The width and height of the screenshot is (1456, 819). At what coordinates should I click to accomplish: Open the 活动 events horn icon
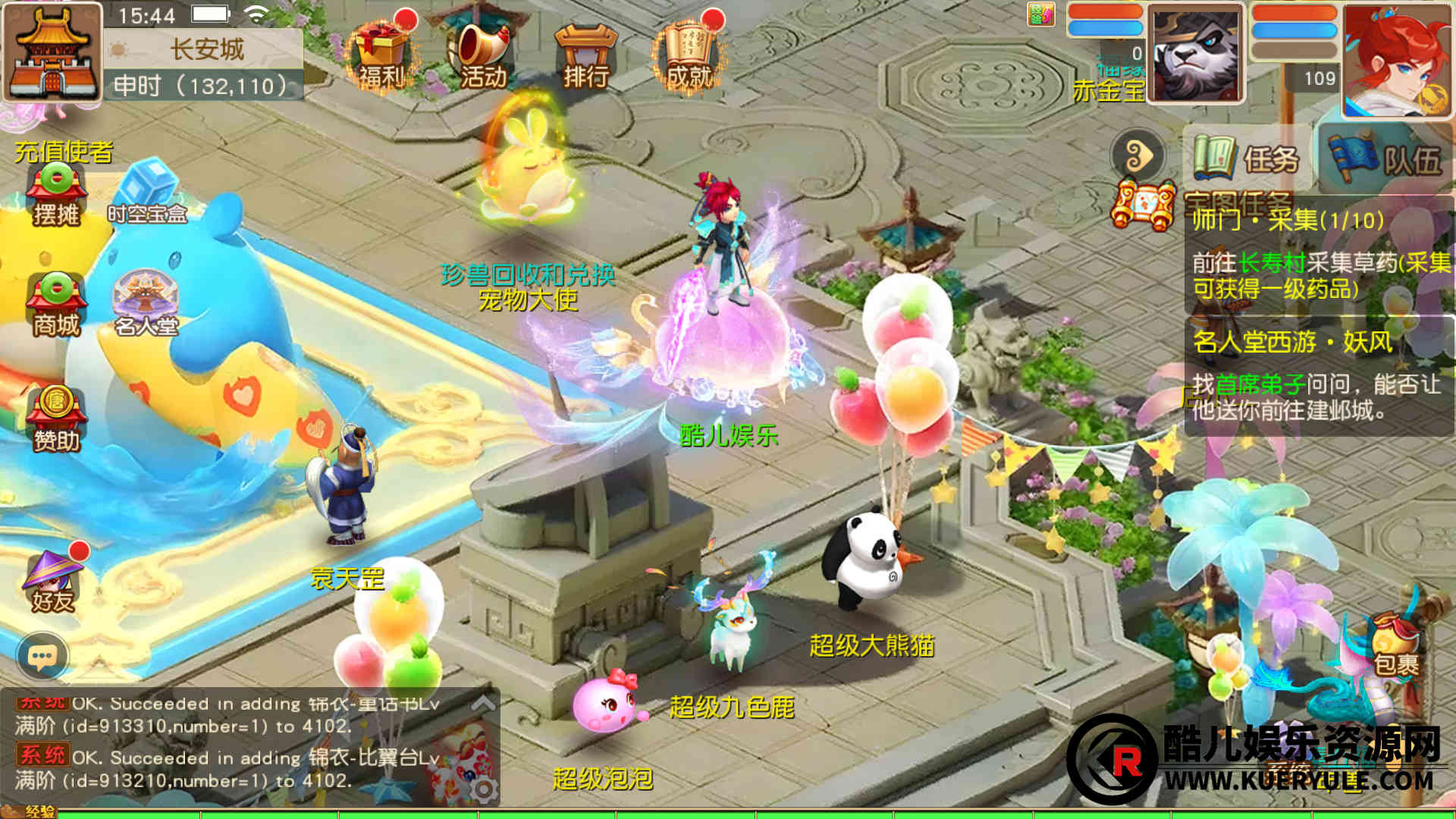[483, 53]
